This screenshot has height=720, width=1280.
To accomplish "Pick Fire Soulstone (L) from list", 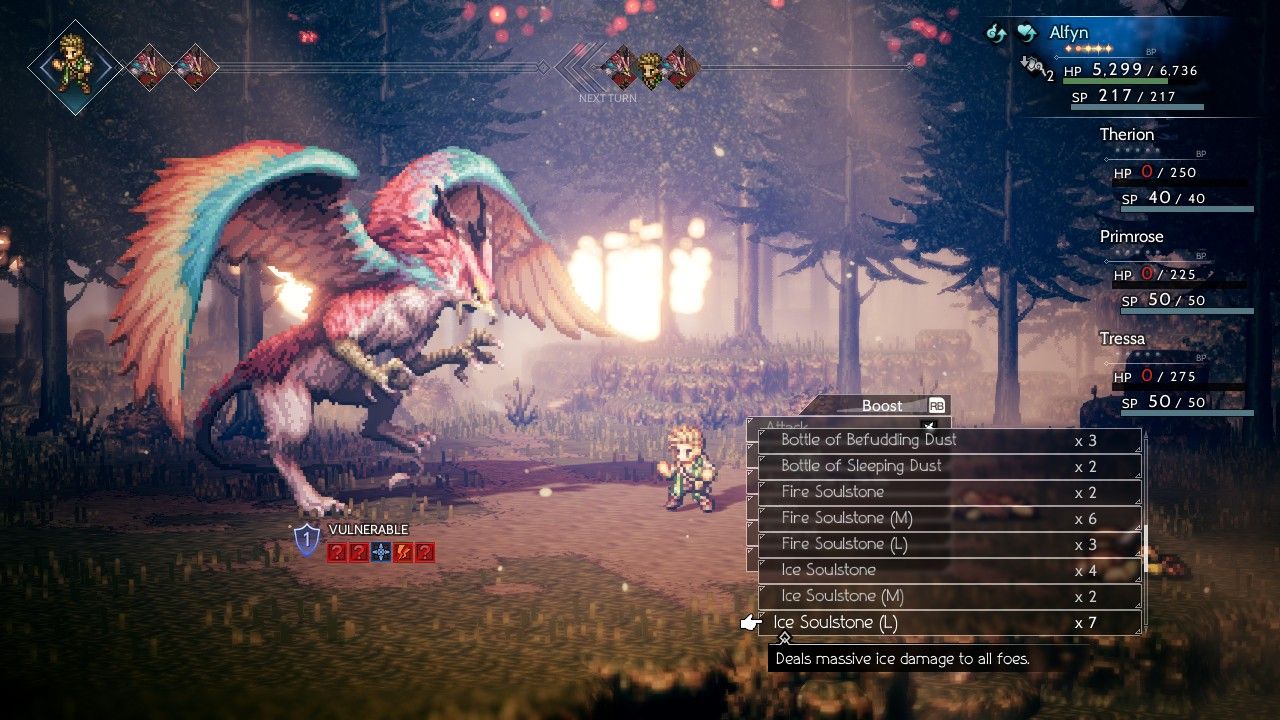I will pyautogui.click(x=844, y=544).
